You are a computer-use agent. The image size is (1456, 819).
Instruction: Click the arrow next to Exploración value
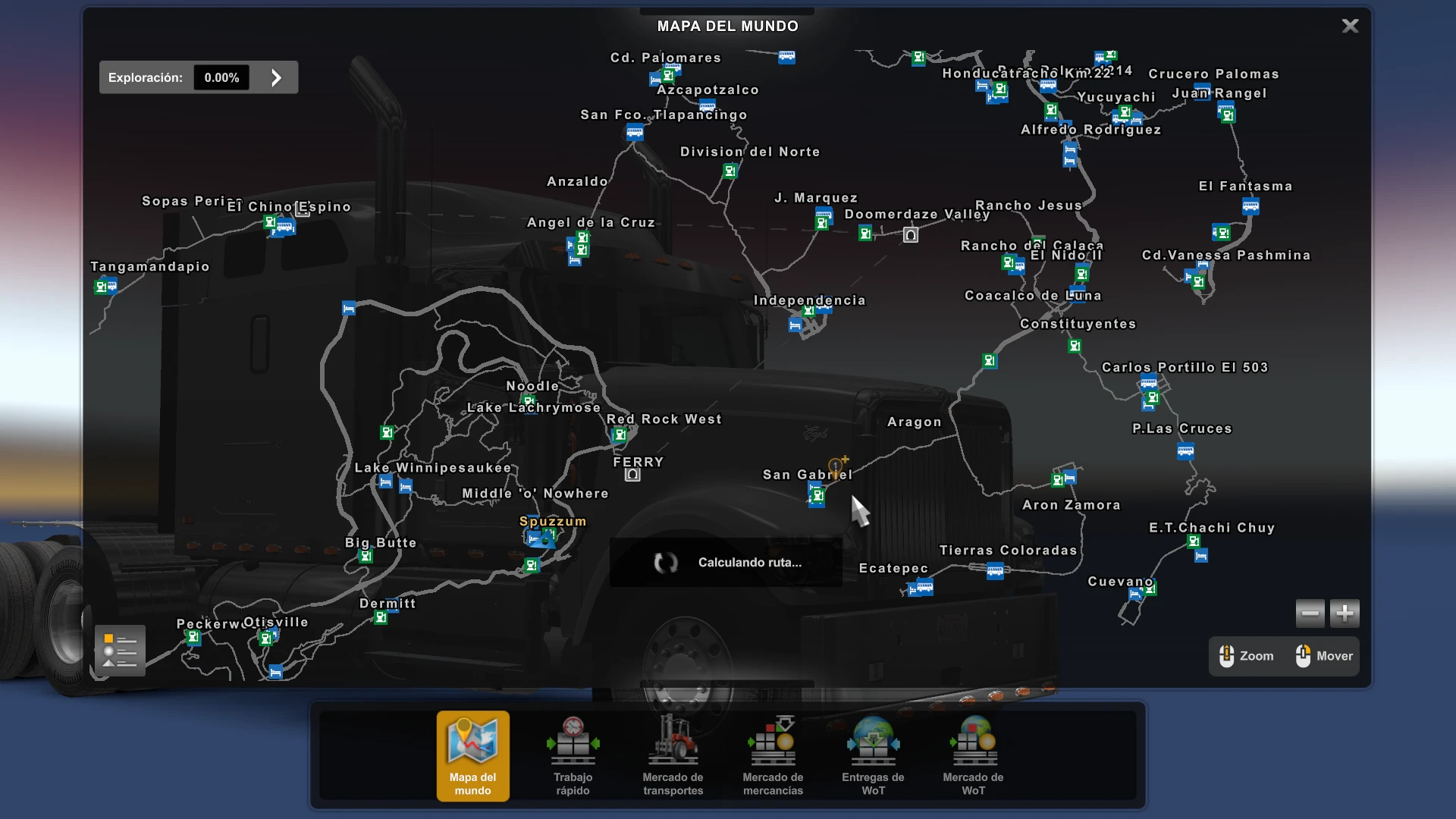pos(275,77)
